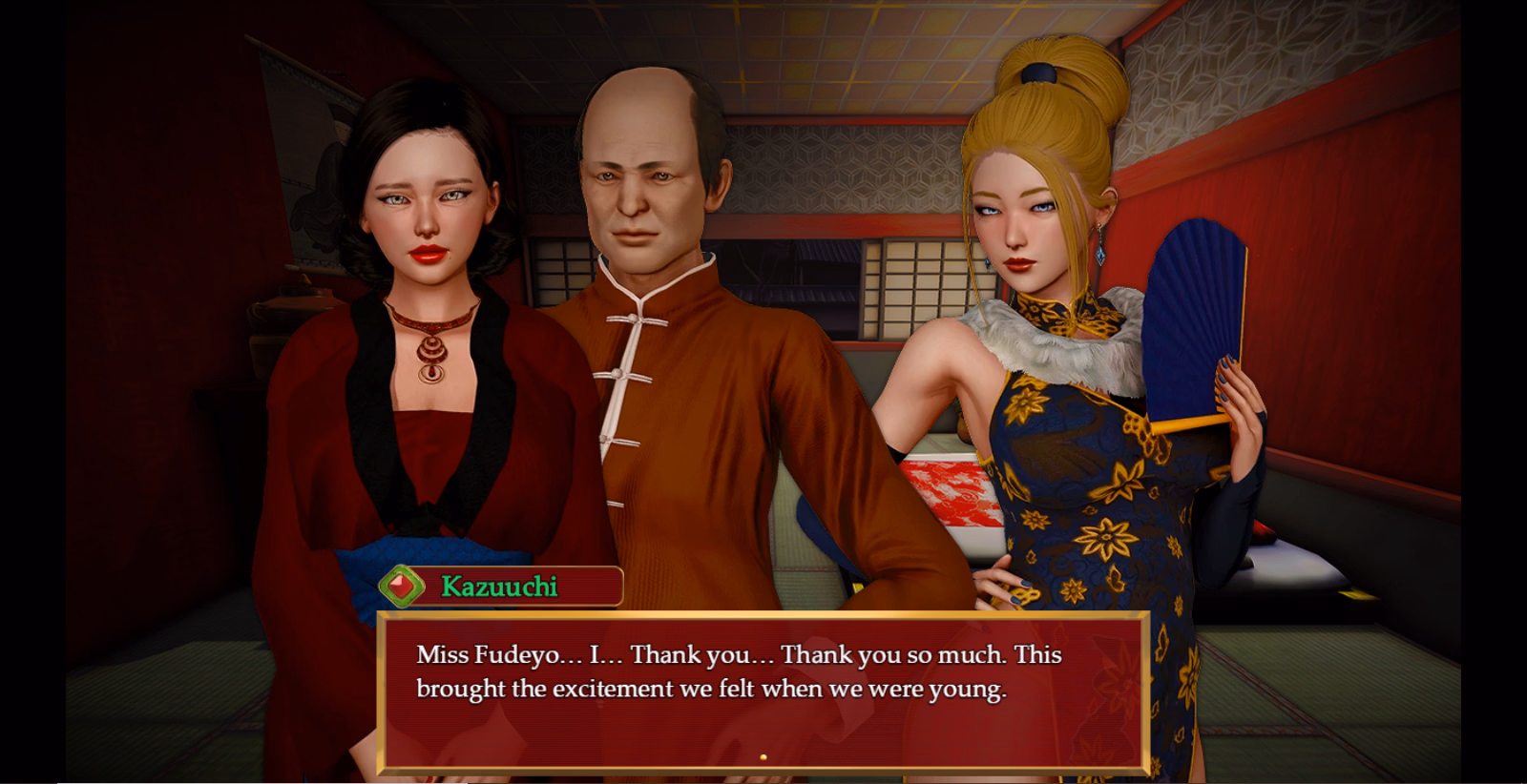
Task: Click the dialogue box to continue
Action: 763,691
